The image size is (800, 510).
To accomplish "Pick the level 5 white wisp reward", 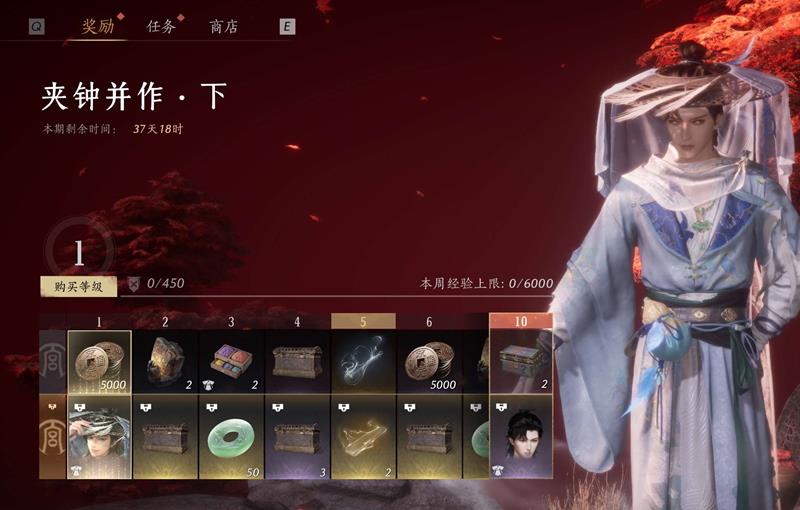I will click(x=363, y=362).
